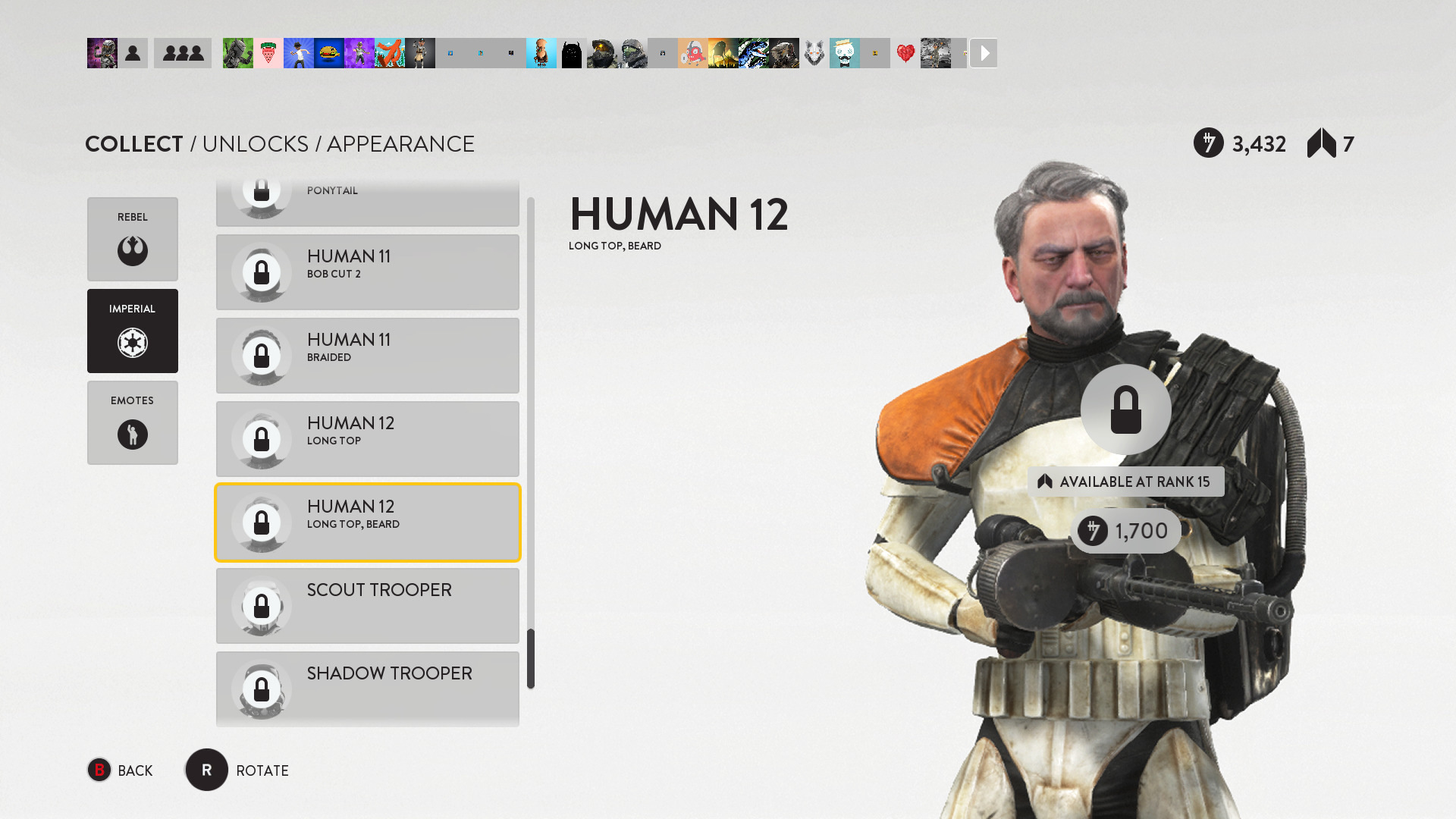Open the white wolf avatar friend
1456x819 pixels.
click(x=814, y=53)
